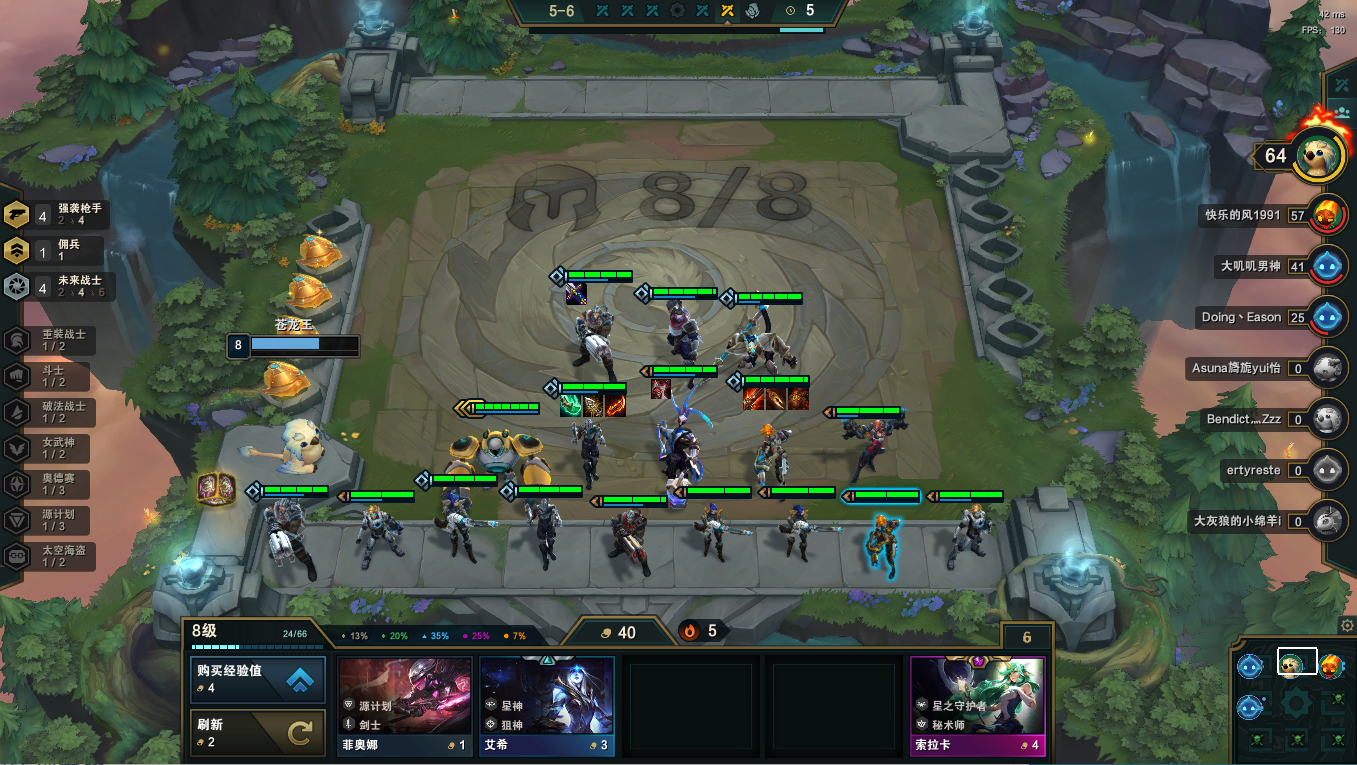Toggle the crossed swords panel icon

(x=1340, y=86)
